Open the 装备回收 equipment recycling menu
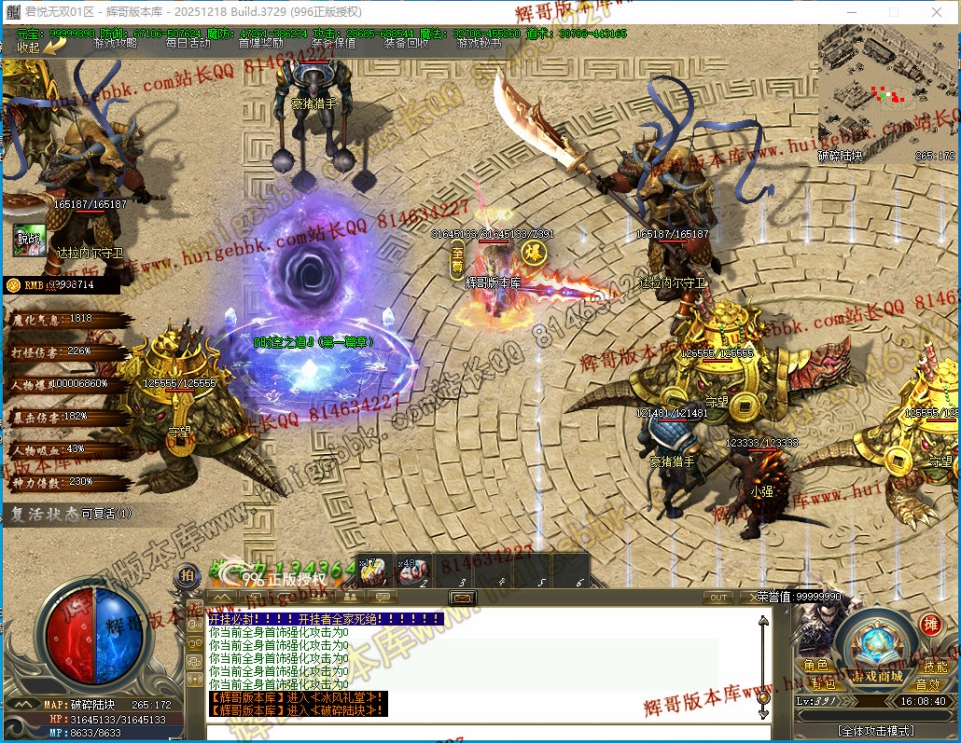Screen dimensions: 961x743 (x=406, y=43)
